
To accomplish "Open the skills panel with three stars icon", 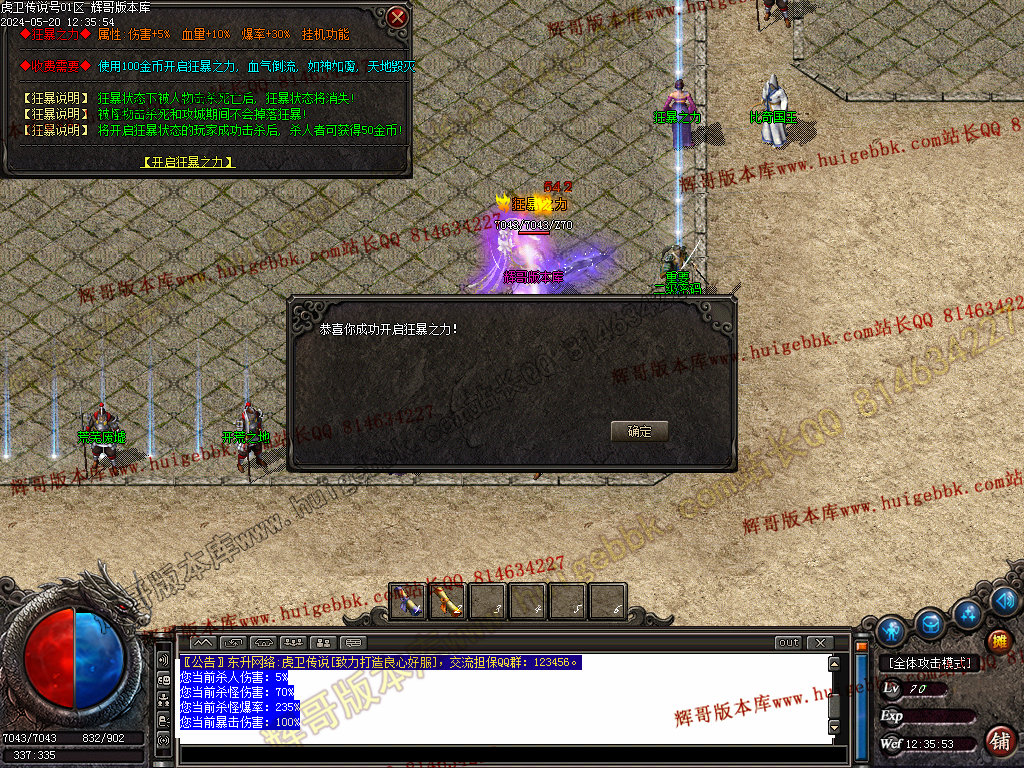I will [x=968, y=612].
